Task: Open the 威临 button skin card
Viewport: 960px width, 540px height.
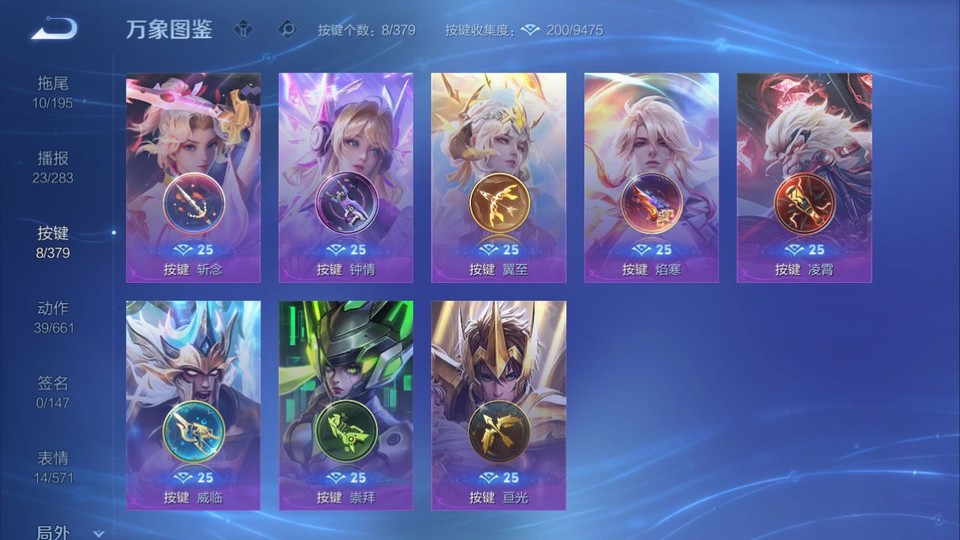Action: (x=193, y=406)
